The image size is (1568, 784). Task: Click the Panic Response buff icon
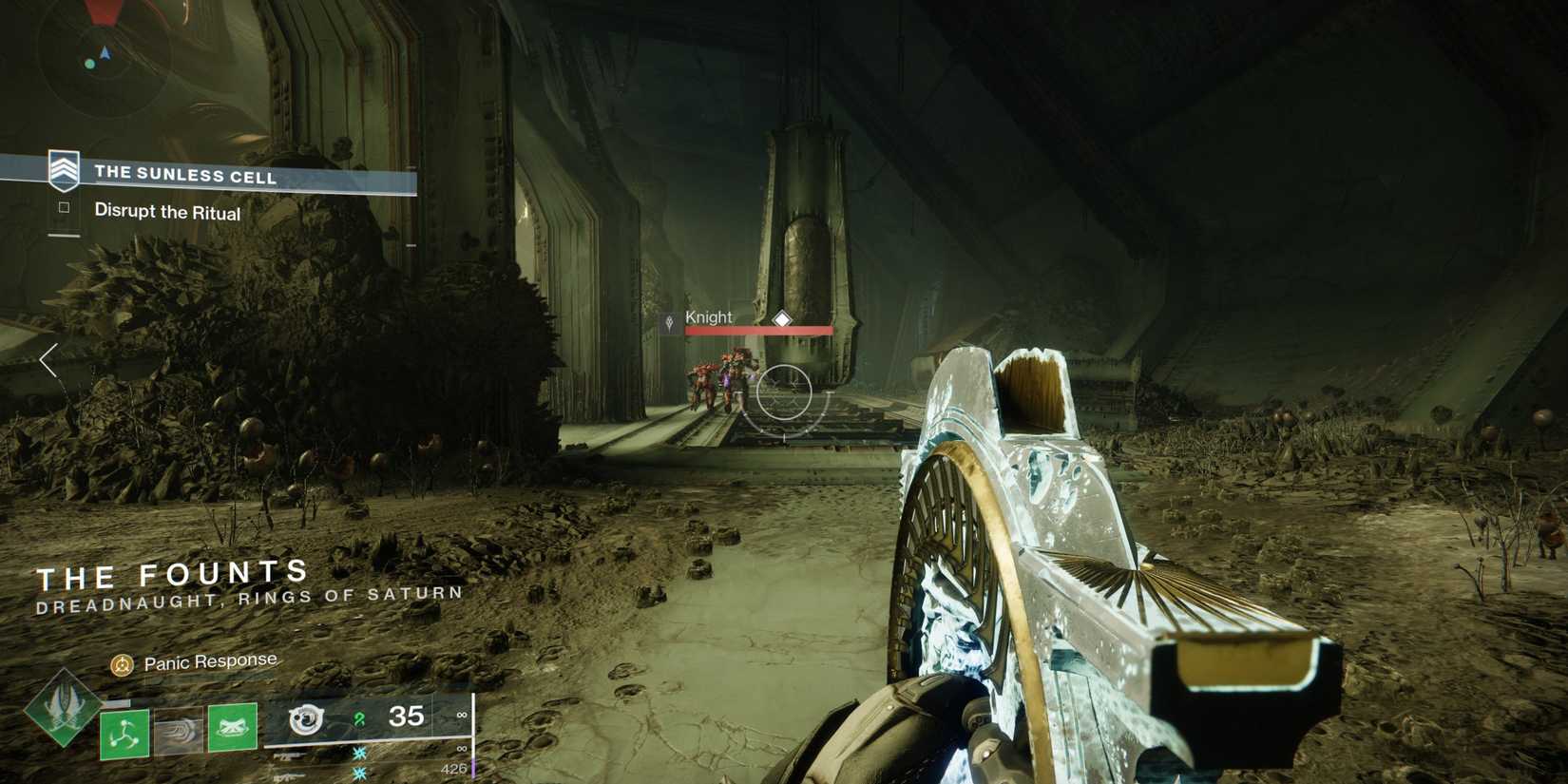123,661
